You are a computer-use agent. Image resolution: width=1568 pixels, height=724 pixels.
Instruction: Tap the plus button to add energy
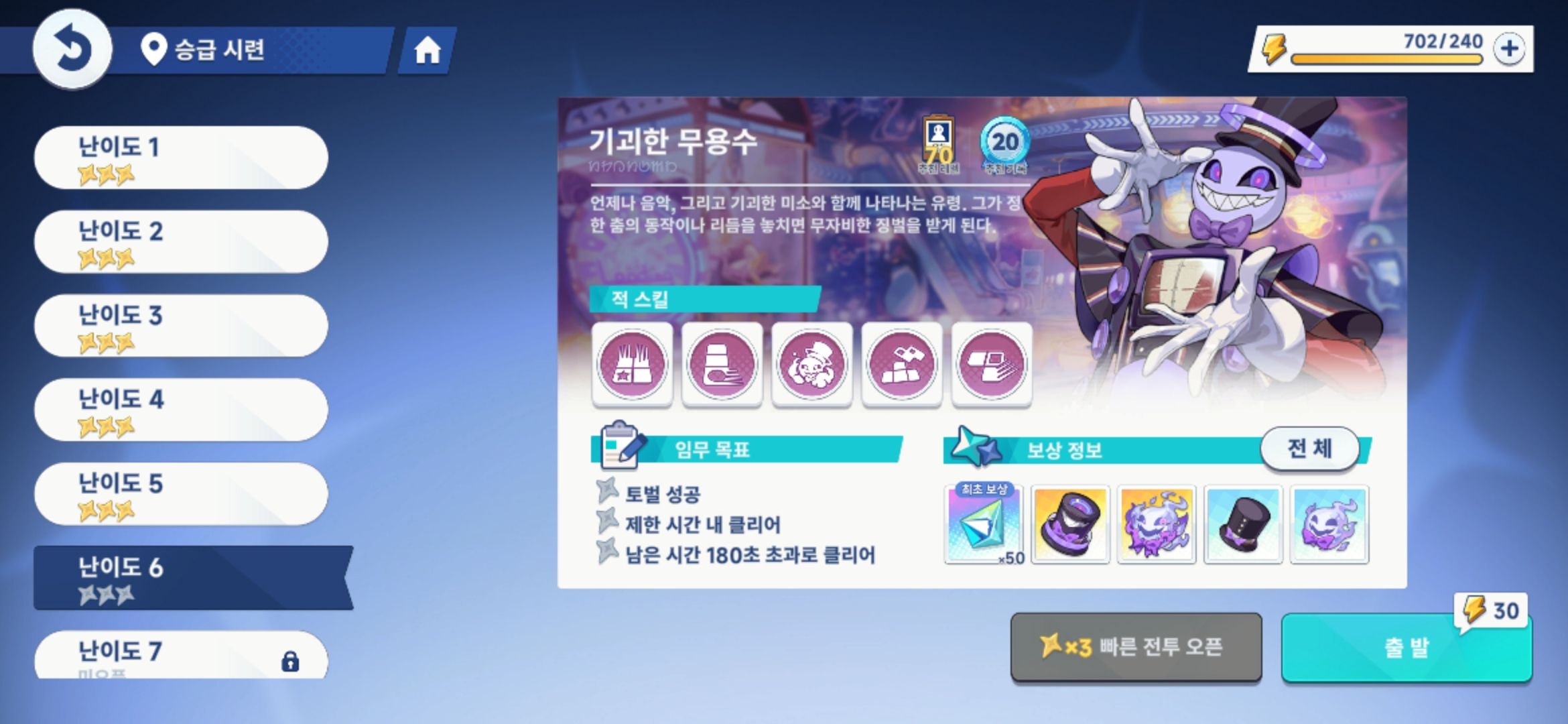coord(1510,48)
